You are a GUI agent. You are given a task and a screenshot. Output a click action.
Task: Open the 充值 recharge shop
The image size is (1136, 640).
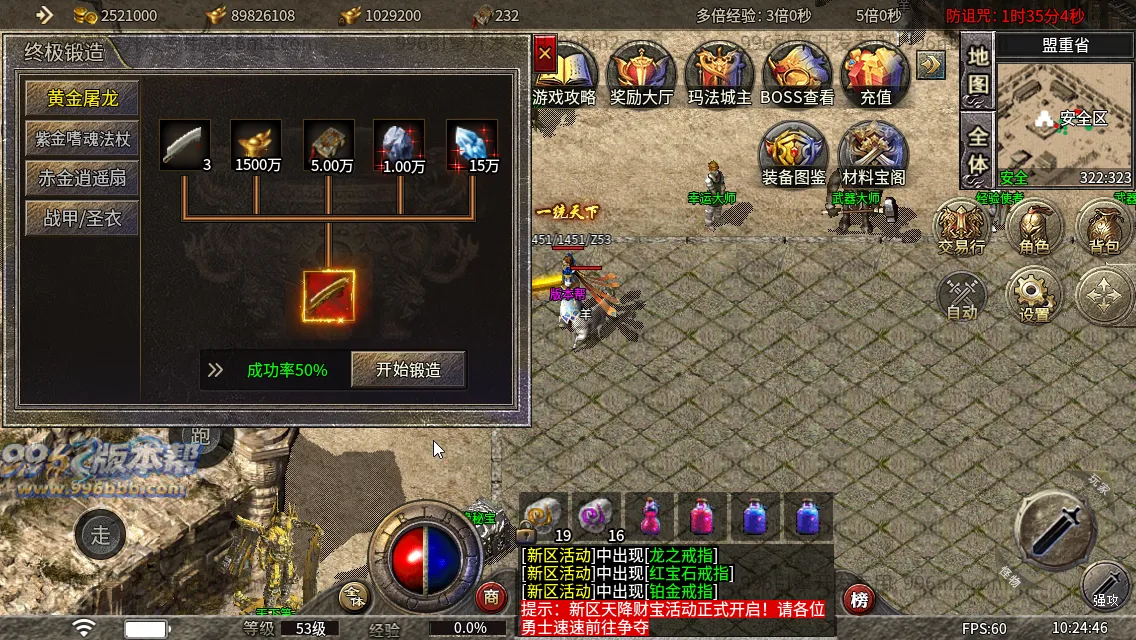click(x=875, y=74)
